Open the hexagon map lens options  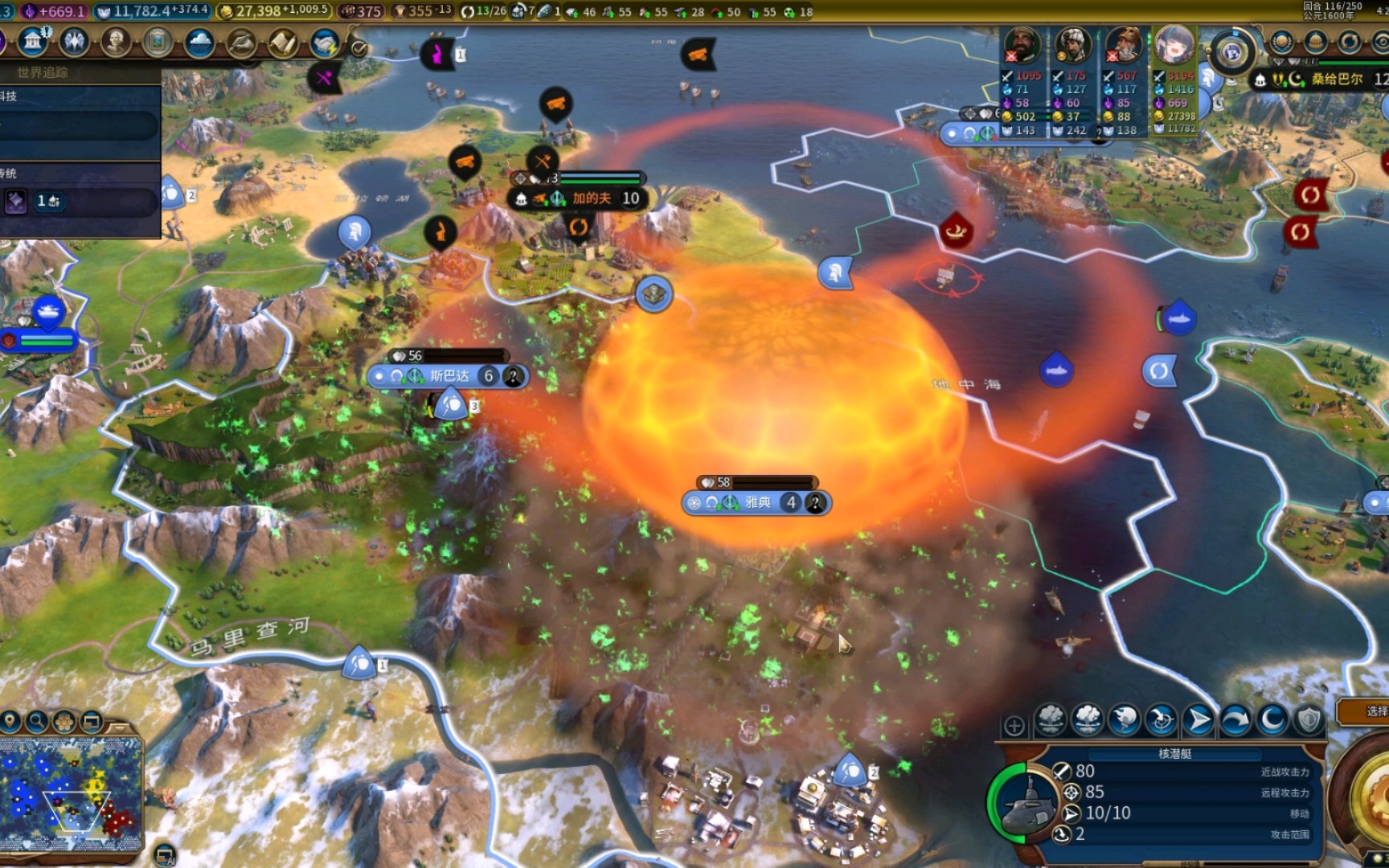(x=64, y=722)
